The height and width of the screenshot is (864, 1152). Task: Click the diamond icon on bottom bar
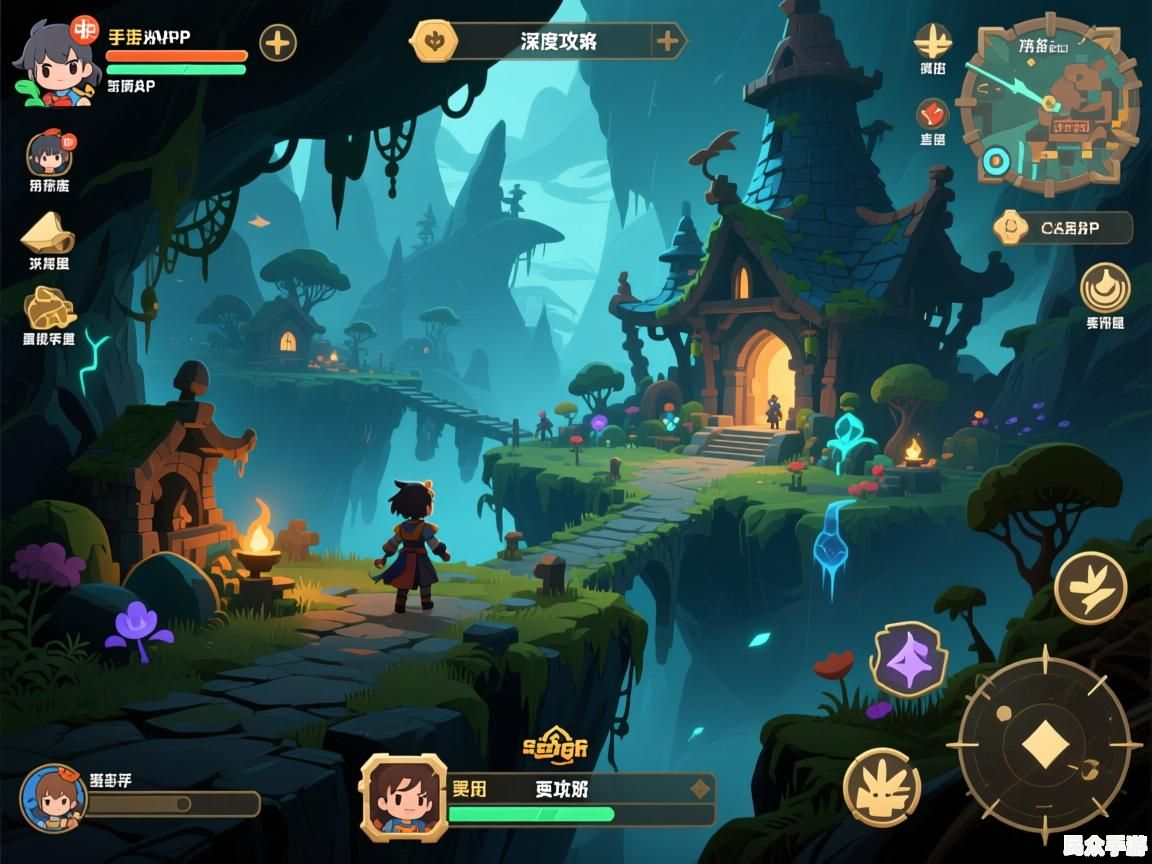[x=700, y=789]
